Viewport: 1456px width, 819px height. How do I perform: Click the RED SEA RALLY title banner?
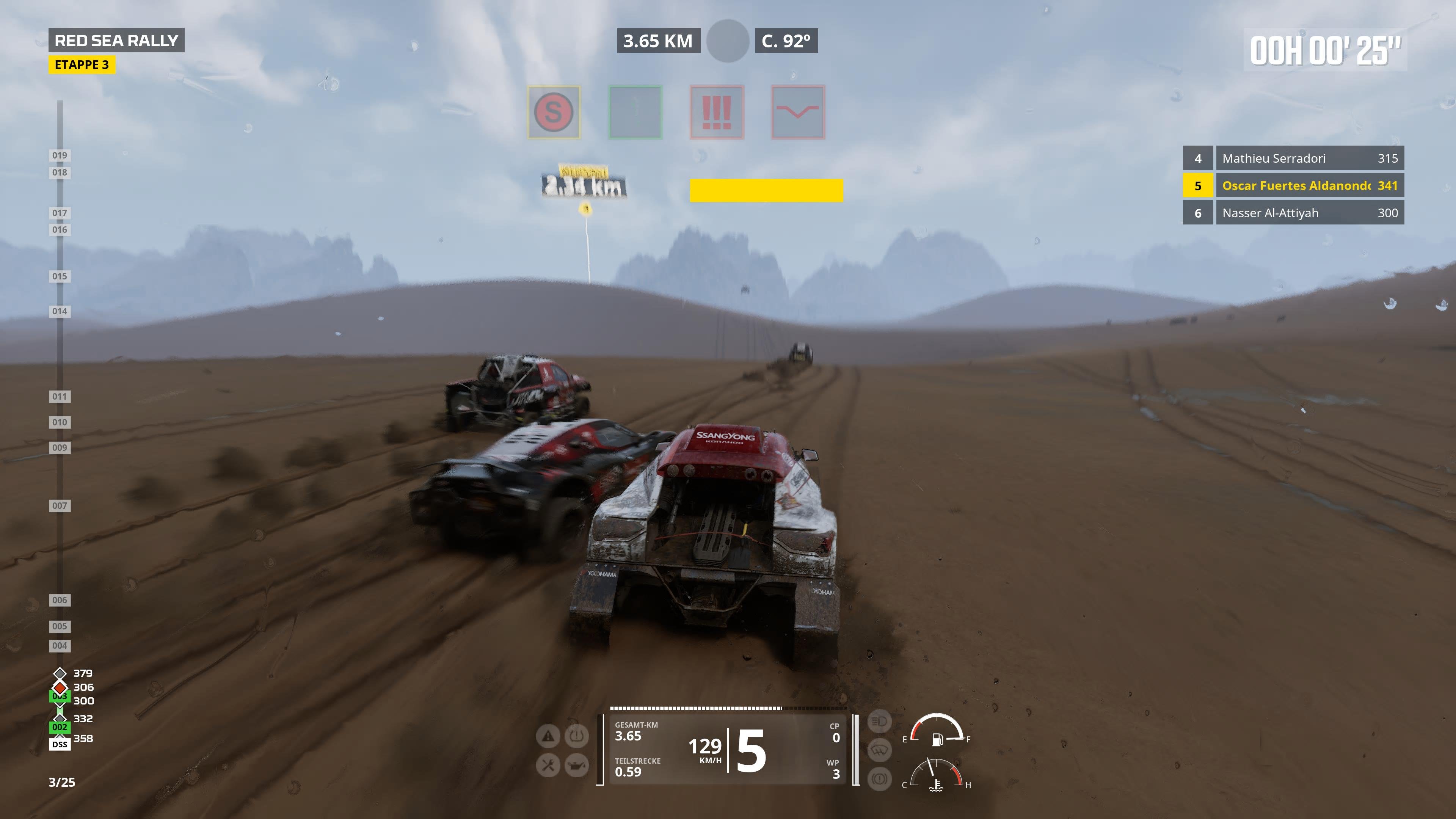(x=116, y=40)
